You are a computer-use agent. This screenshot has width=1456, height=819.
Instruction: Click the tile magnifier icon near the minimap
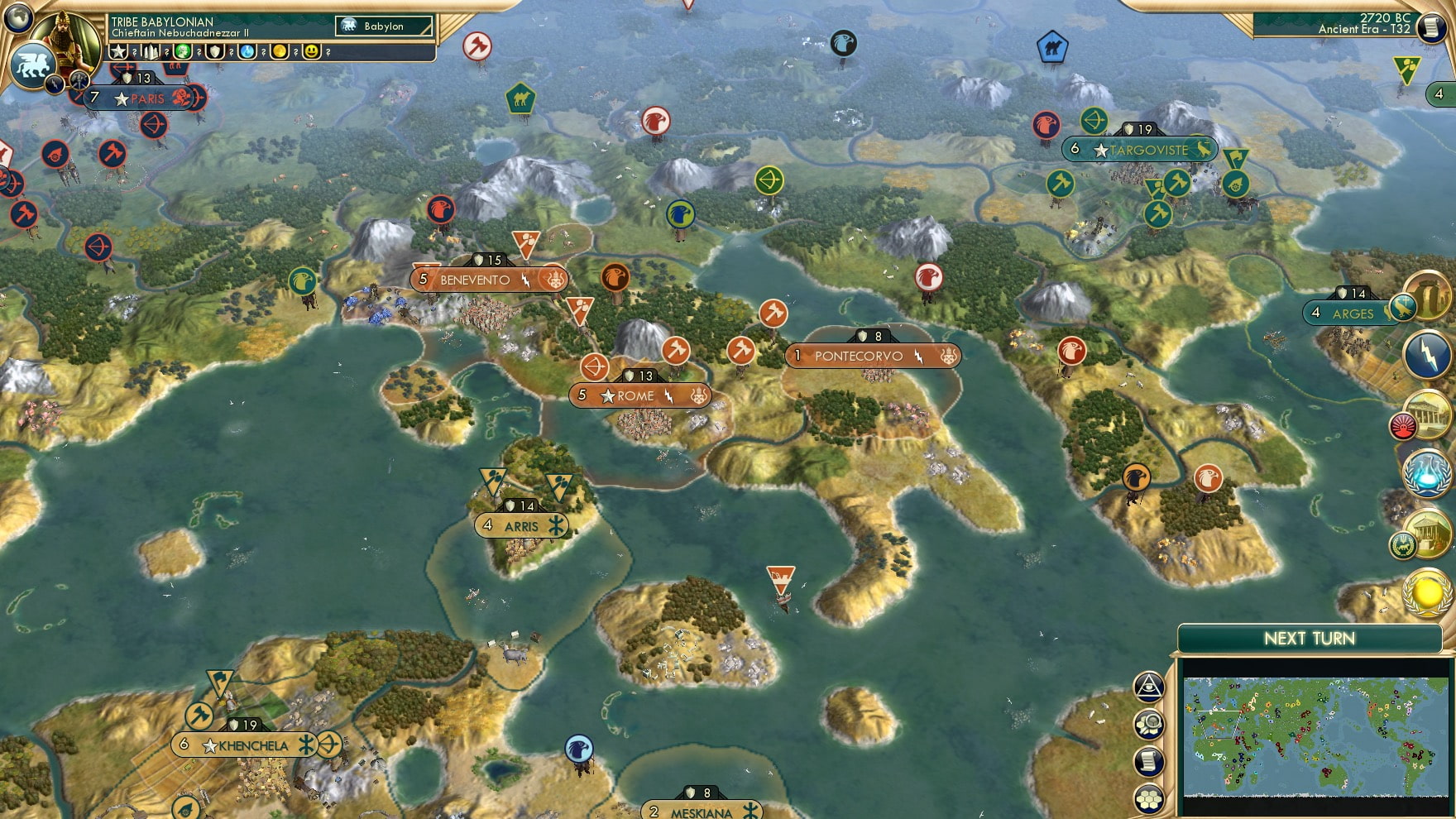(1147, 725)
